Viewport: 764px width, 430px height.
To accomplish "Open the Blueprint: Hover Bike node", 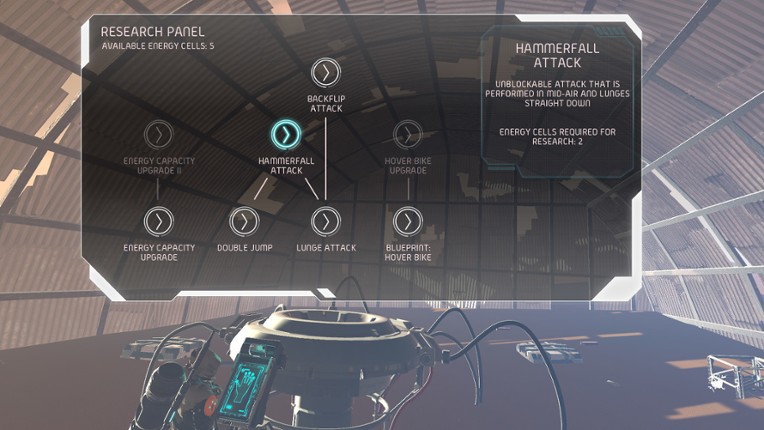I will (x=407, y=221).
